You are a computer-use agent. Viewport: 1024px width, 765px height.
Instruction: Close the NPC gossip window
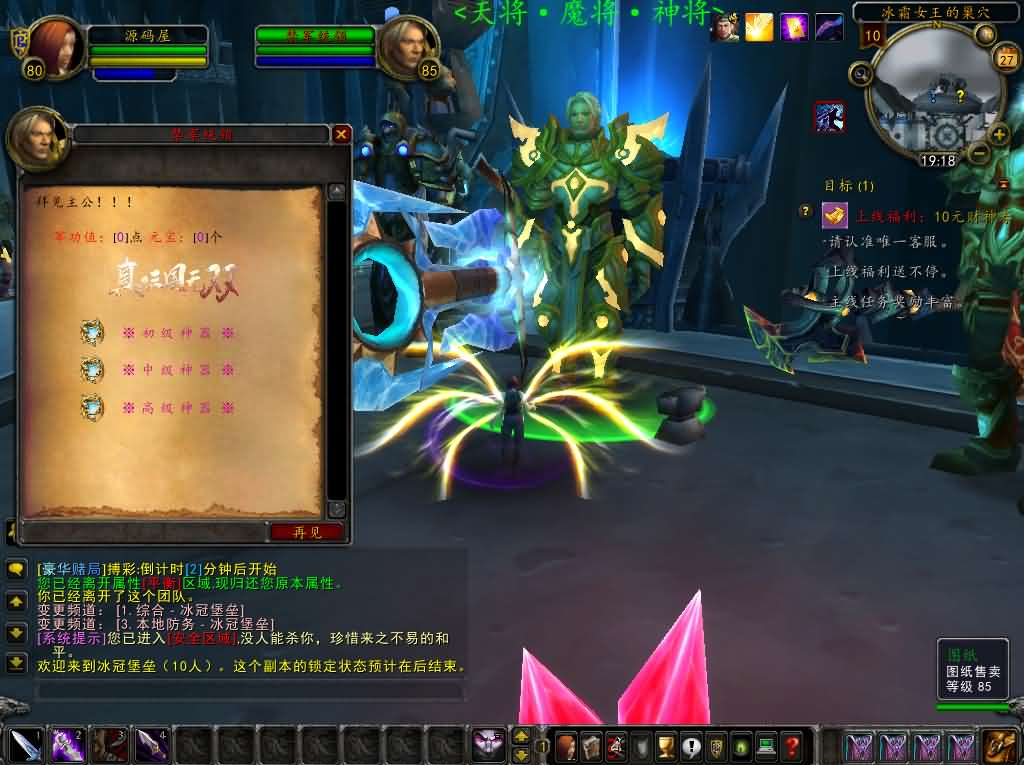point(342,134)
